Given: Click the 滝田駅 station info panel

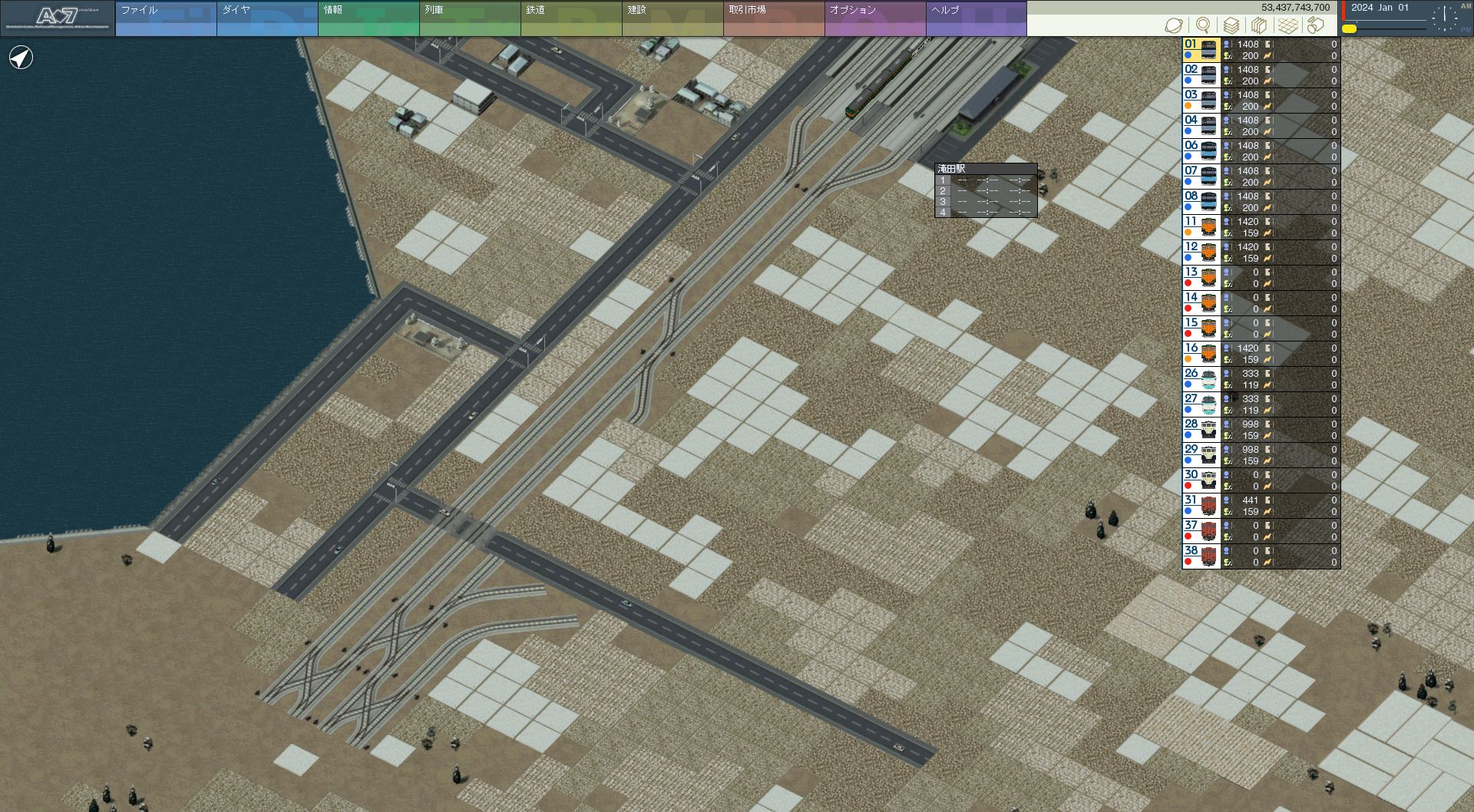Looking at the screenshot, I should pos(985,190).
